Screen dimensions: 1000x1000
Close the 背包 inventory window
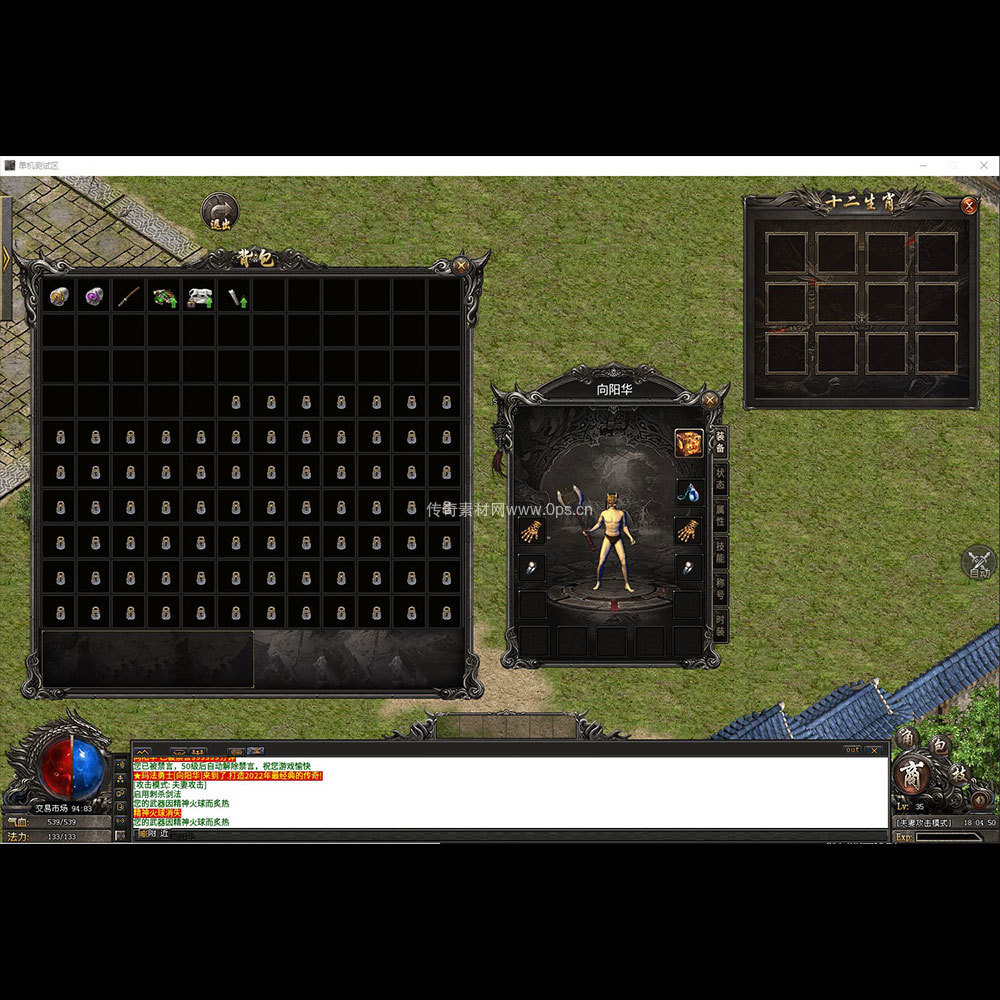[461, 266]
